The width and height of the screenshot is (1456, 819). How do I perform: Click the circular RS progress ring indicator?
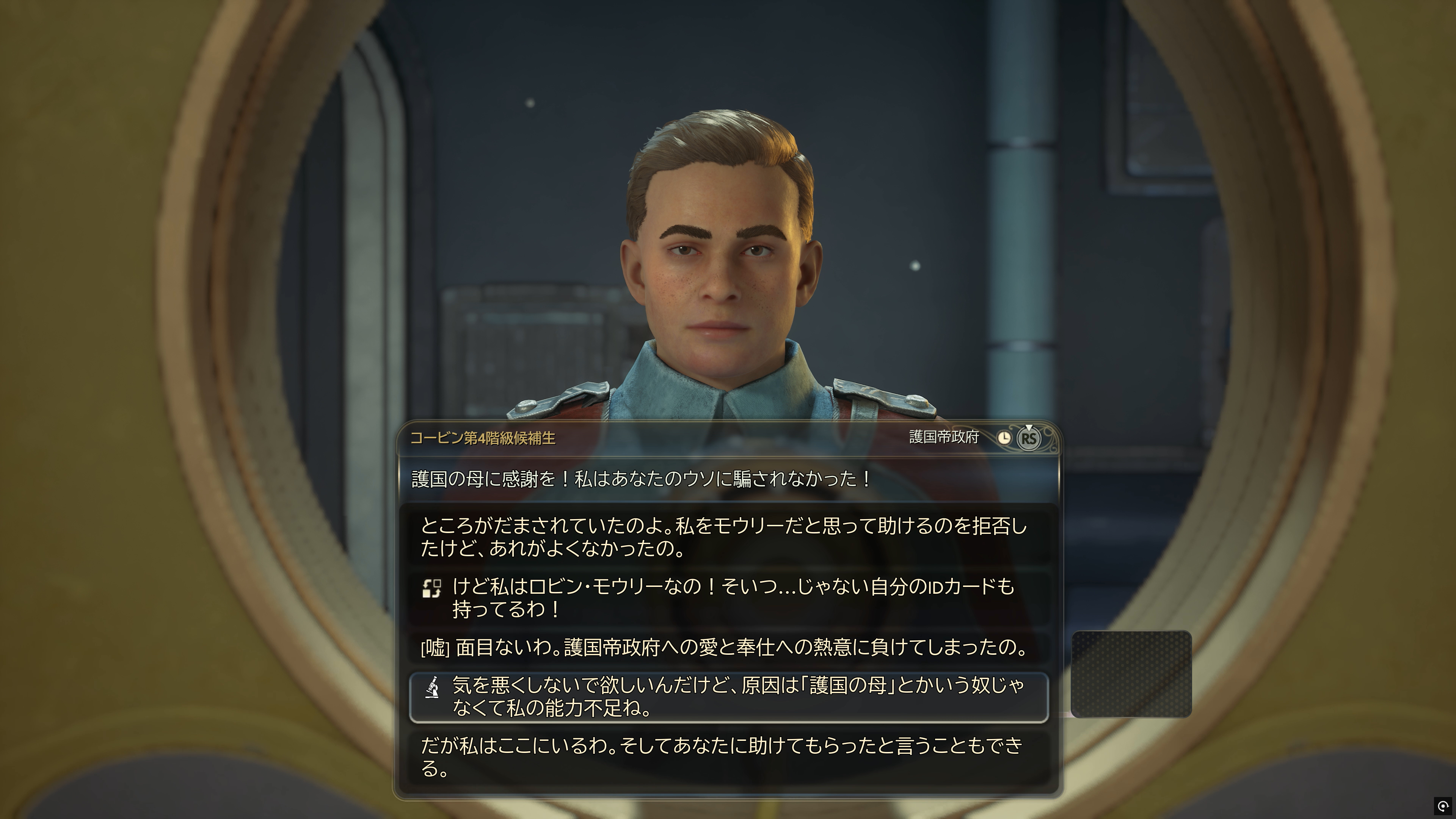click(1030, 438)
